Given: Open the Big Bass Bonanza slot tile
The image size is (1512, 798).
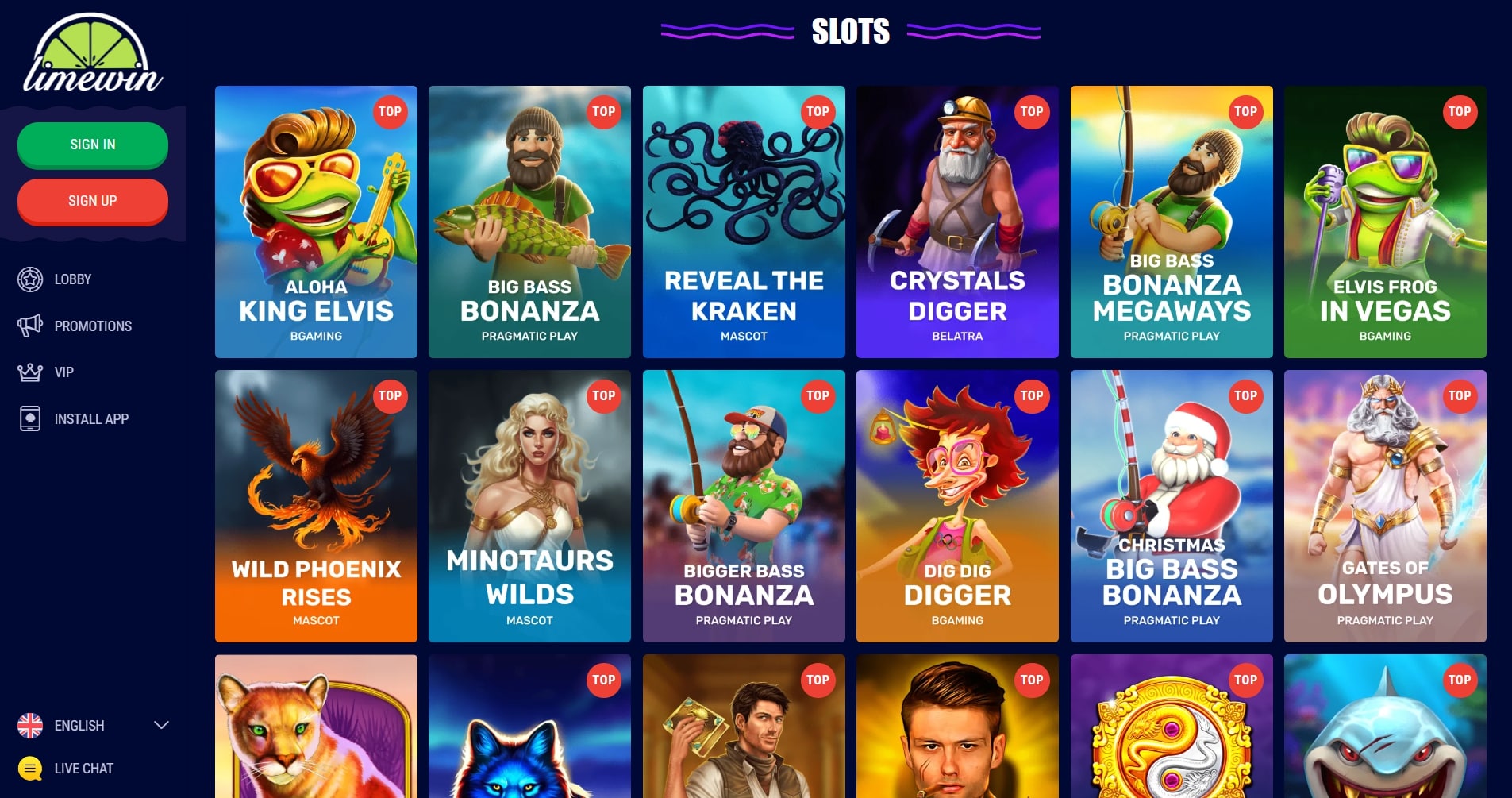Looking at the screenshot, I should tap(529, 222).
